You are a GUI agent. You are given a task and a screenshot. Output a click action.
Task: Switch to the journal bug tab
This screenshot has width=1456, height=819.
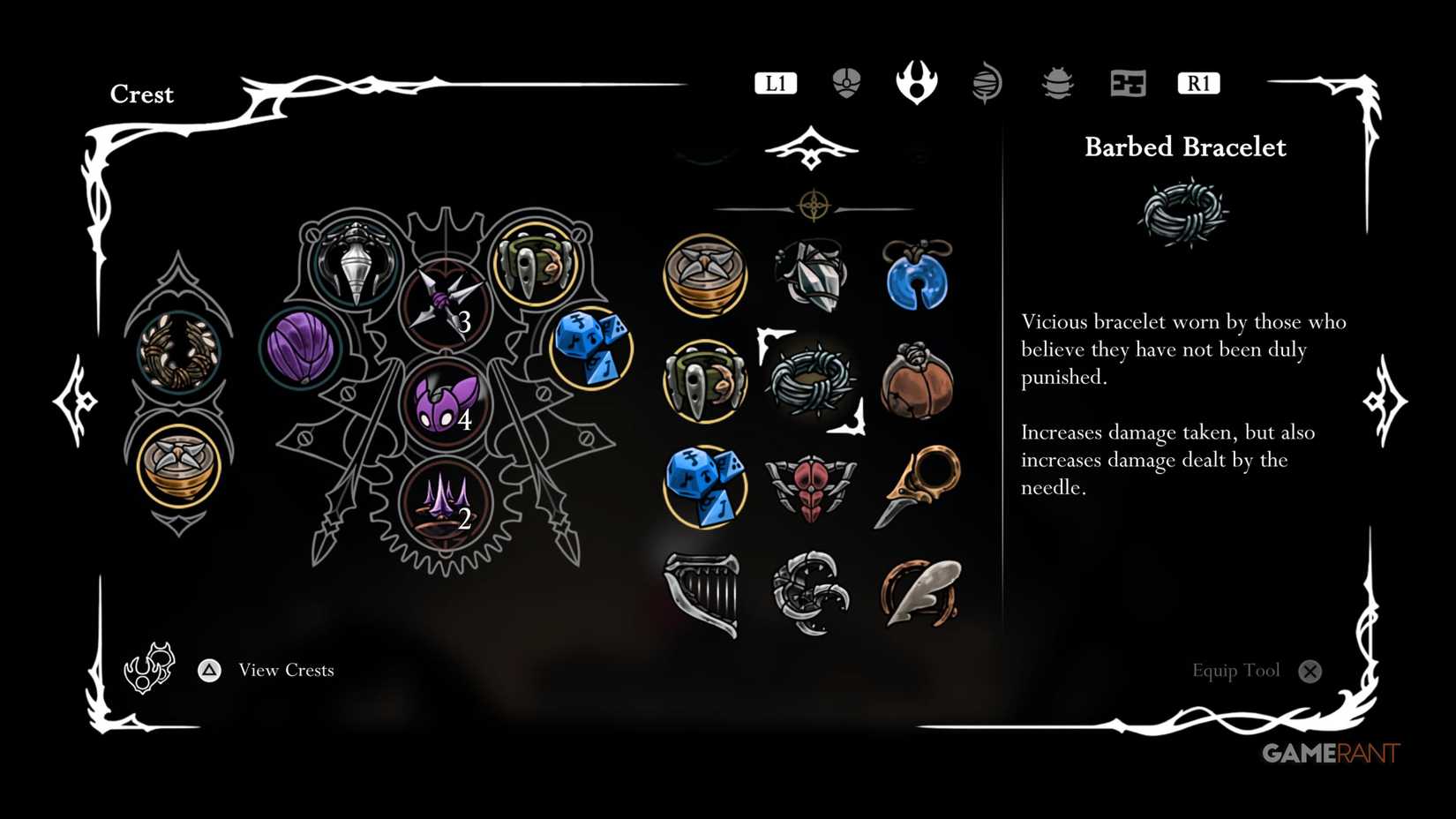coord(1057,82)
